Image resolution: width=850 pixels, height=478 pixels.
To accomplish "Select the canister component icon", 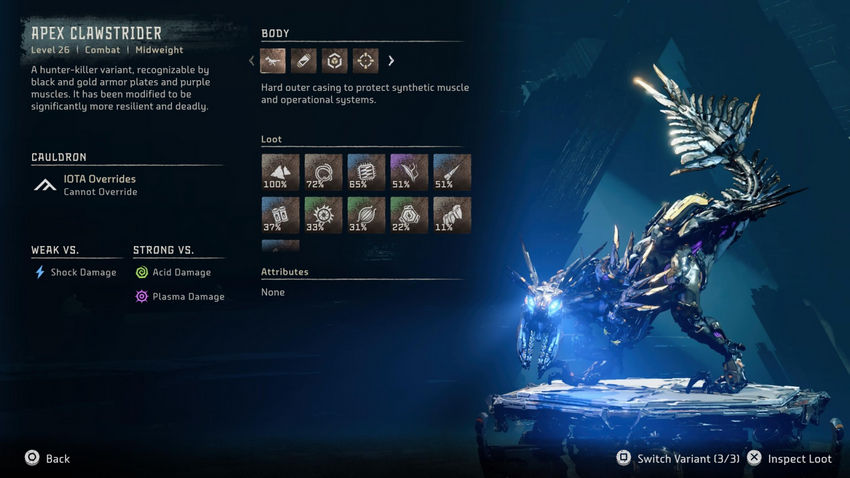I will (304, 61).
